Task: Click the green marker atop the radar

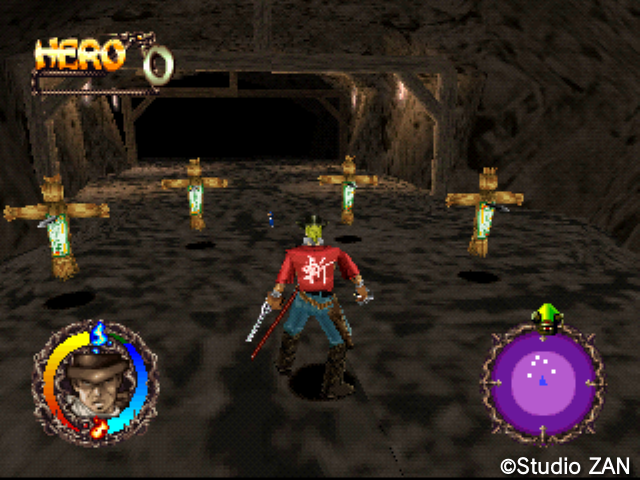Action: pyautogui.click(x=545, y=314)
